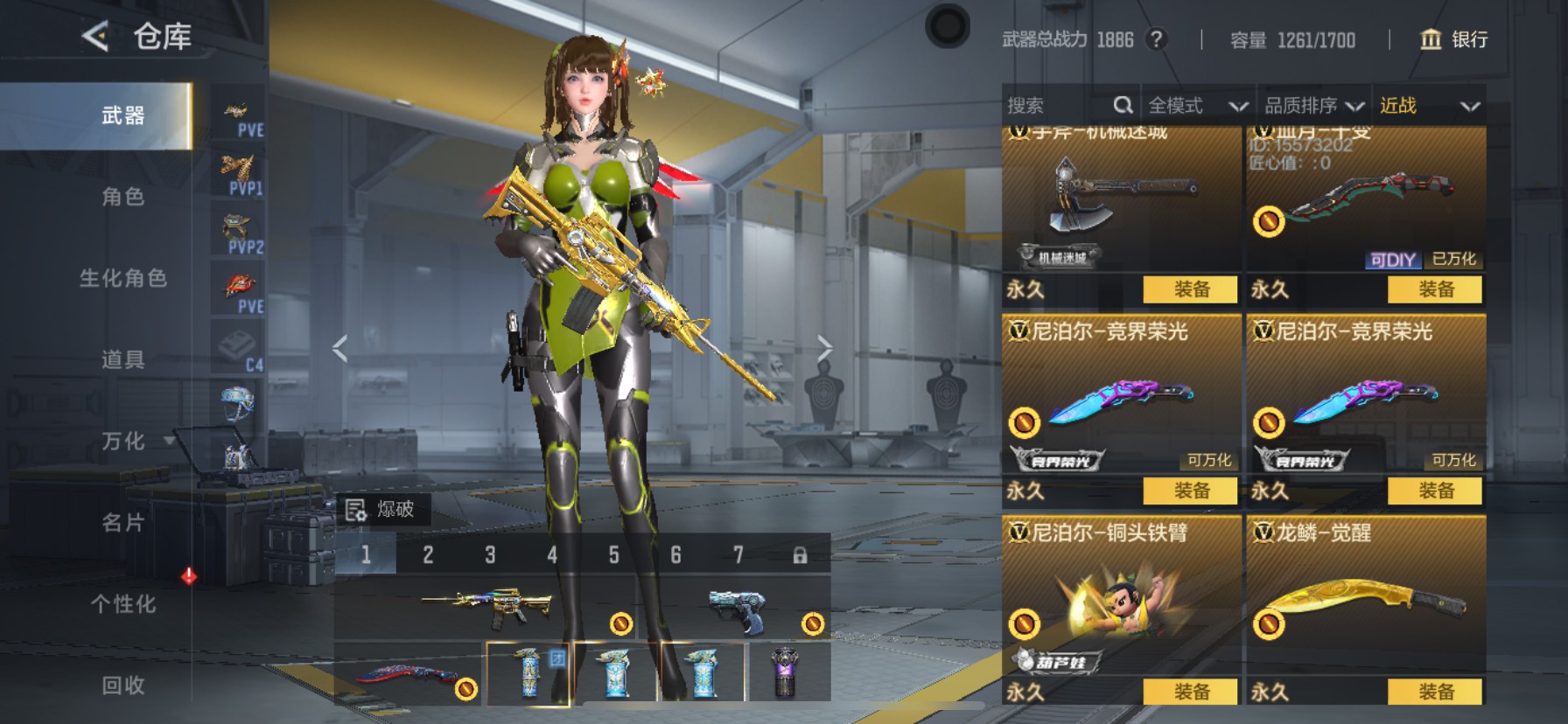This screenshot has height=724, width=1568.
Task: Expand the 万化 menu entry
Action: click(123, 441)
